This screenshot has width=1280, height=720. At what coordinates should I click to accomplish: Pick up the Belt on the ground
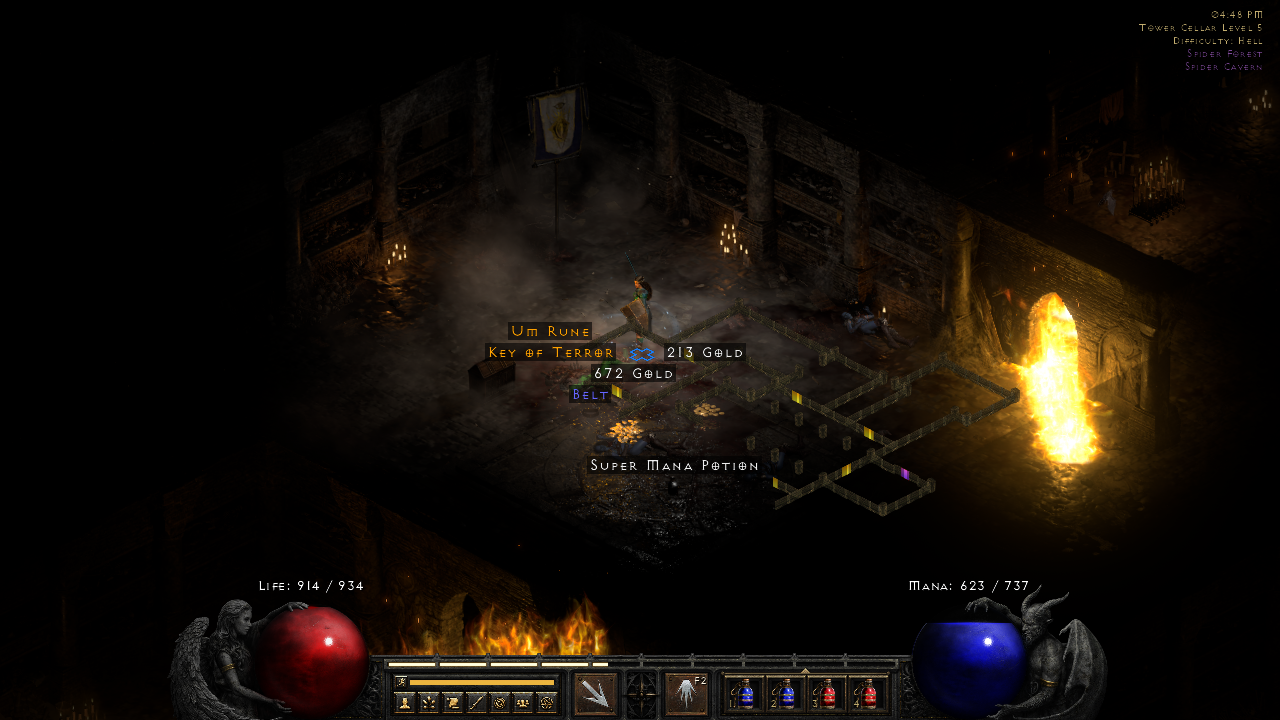pyautogui.click(x=588, y=394)
